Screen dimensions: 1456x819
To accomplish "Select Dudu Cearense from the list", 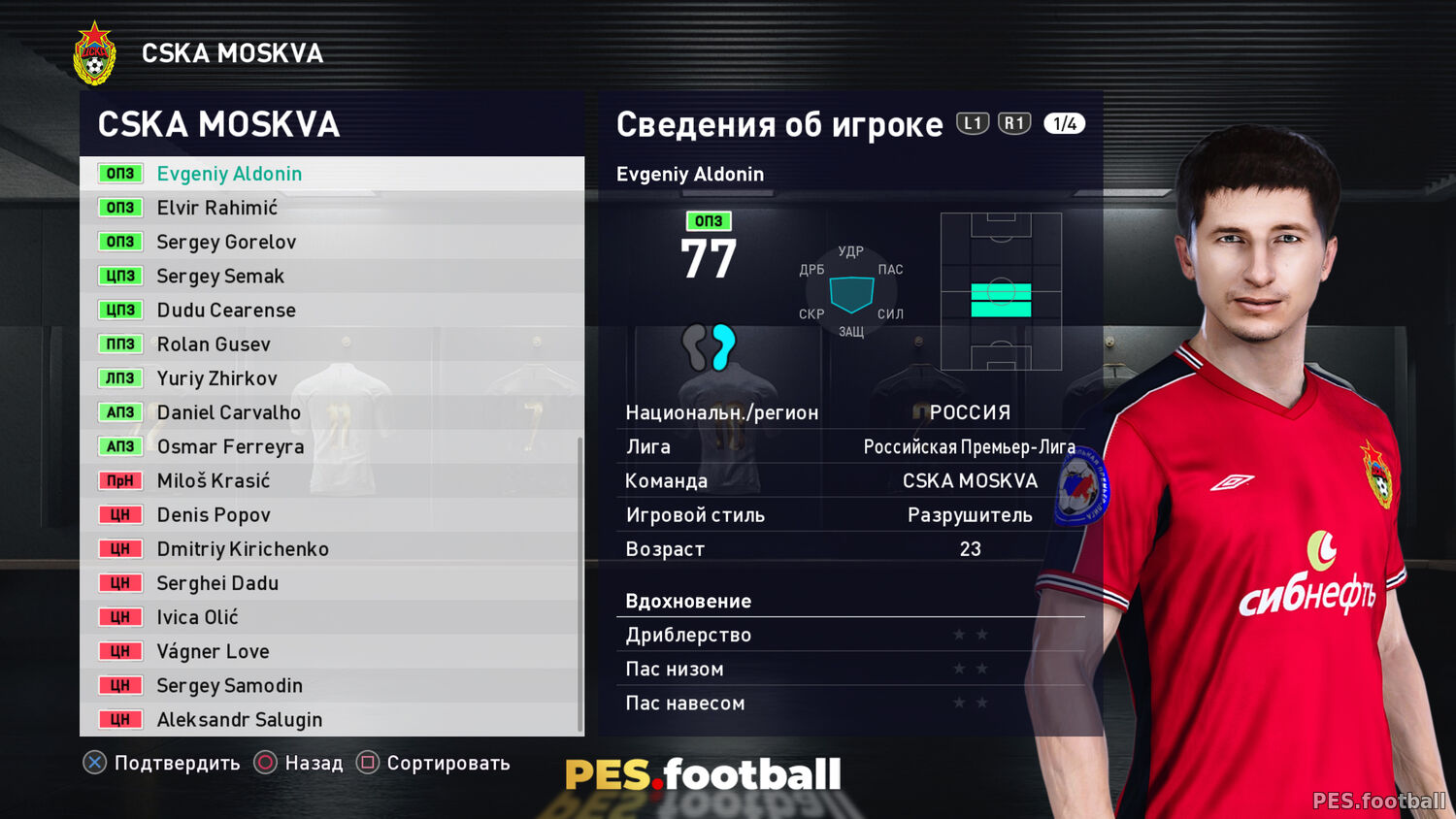I will 226,311.
